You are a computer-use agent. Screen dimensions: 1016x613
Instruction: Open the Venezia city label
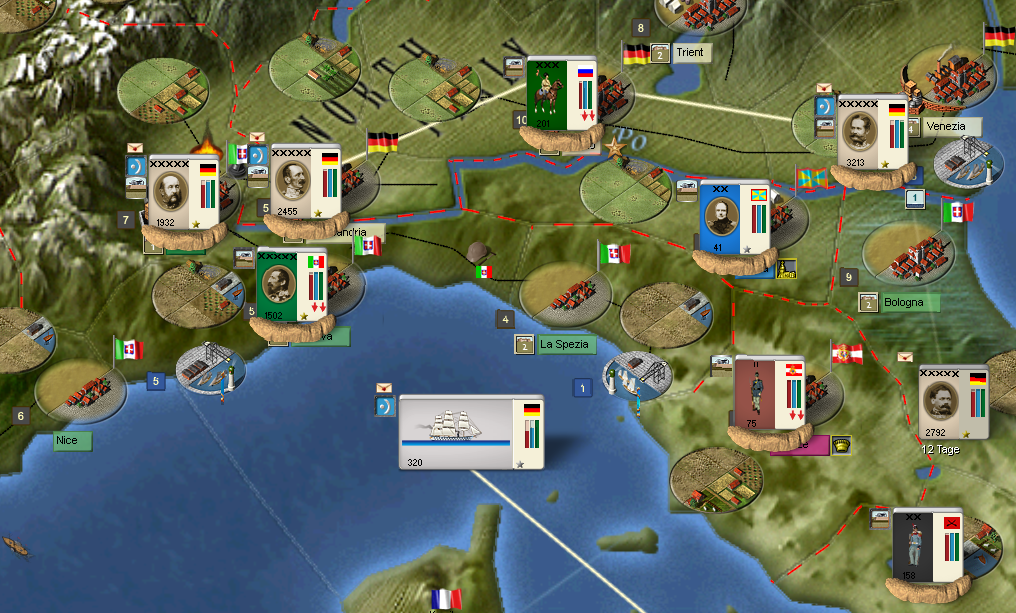tap(945, 127)
